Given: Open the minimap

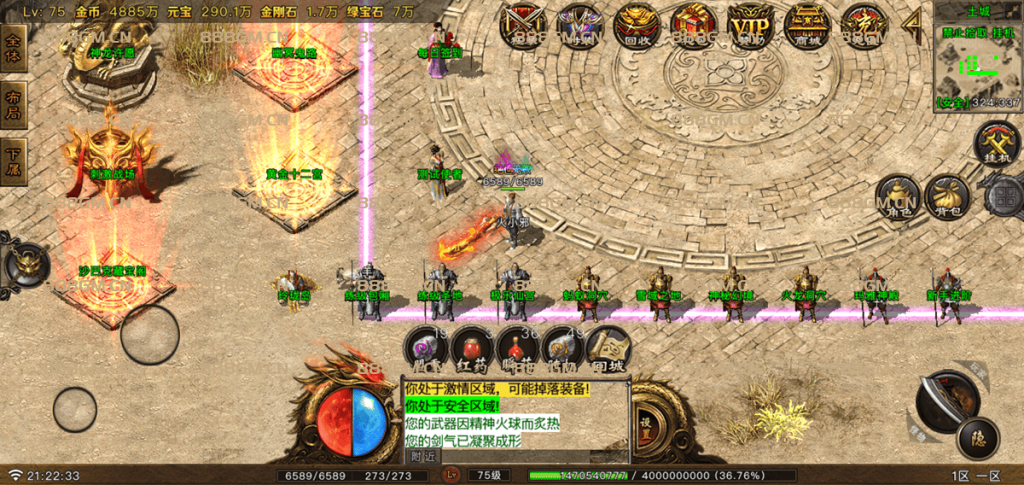Looking at the screenshot, I should tap(976, 58).
